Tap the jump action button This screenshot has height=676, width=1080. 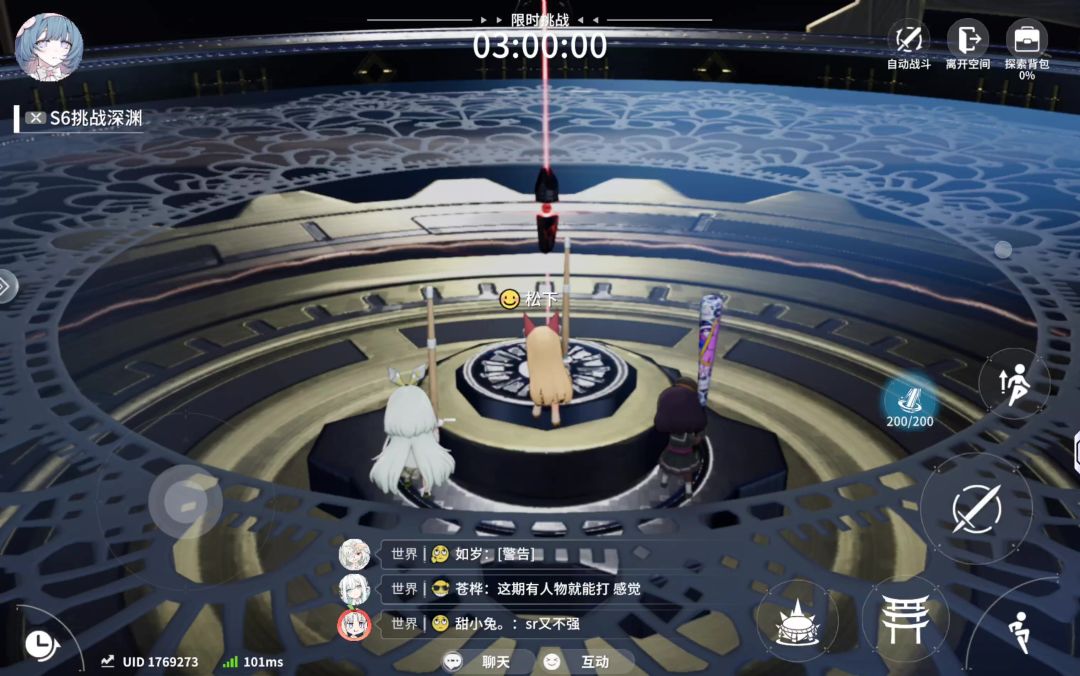pos(1013,383)
